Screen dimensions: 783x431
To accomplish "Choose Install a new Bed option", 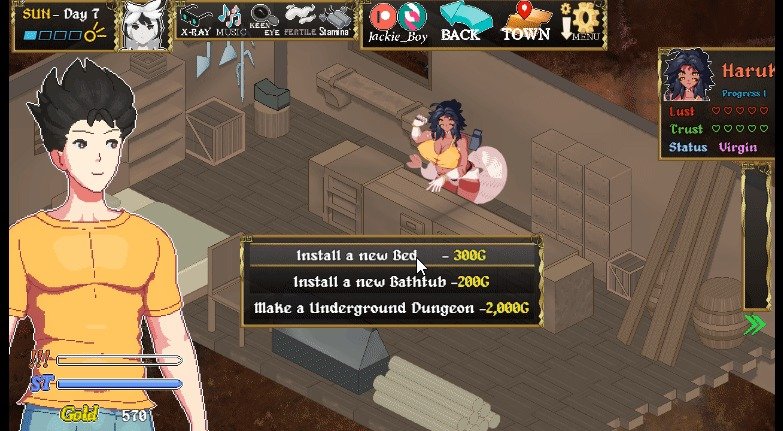I will pos(392,256).
